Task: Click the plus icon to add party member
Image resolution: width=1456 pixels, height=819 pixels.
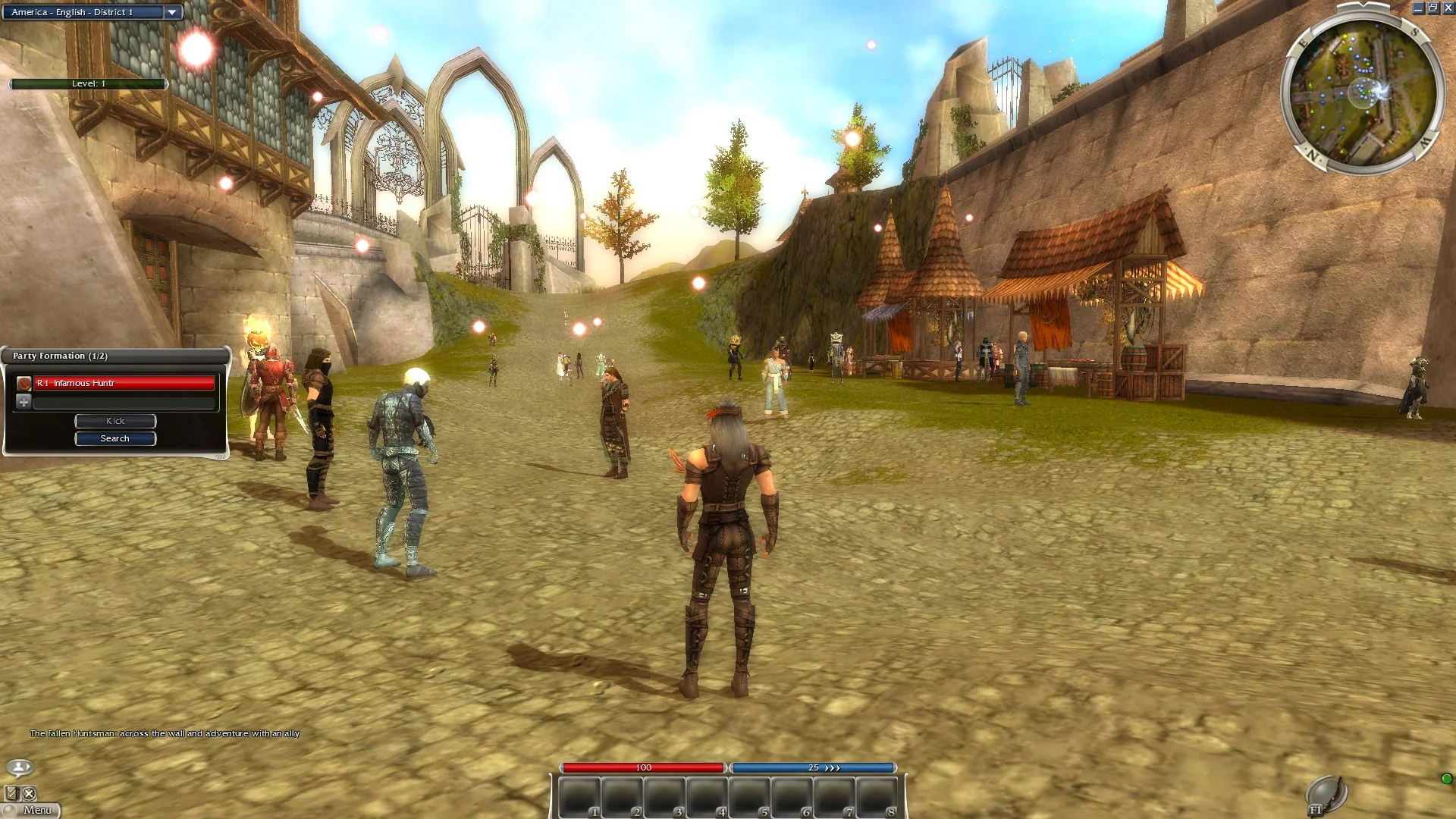Action: (x=24, y=402)
